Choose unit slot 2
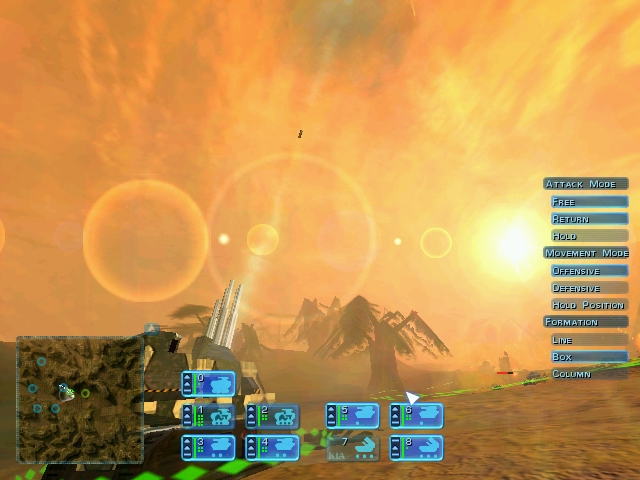The width and height of the screenshot is (640, 480). (273, 416)
